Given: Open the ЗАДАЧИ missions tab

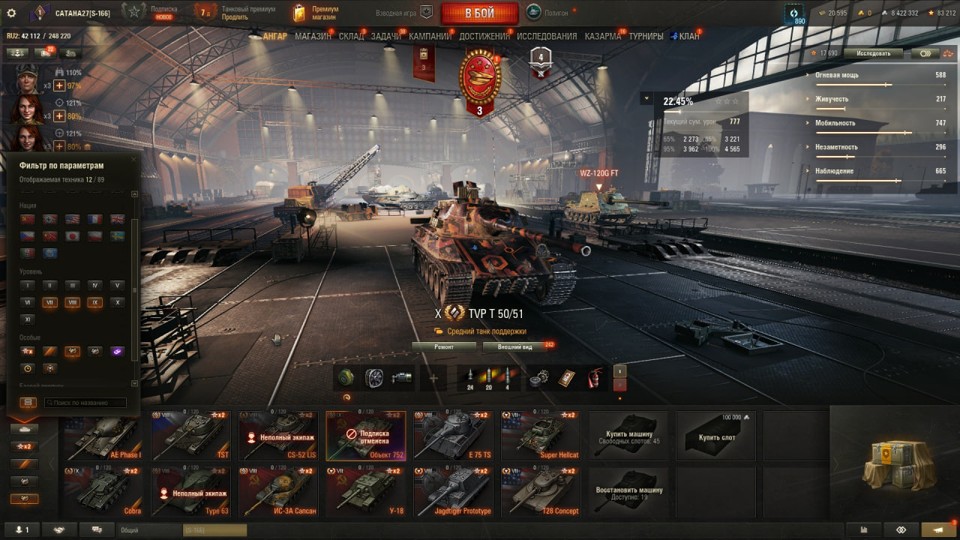Looking at the screenshot, I should click(386, 37).
